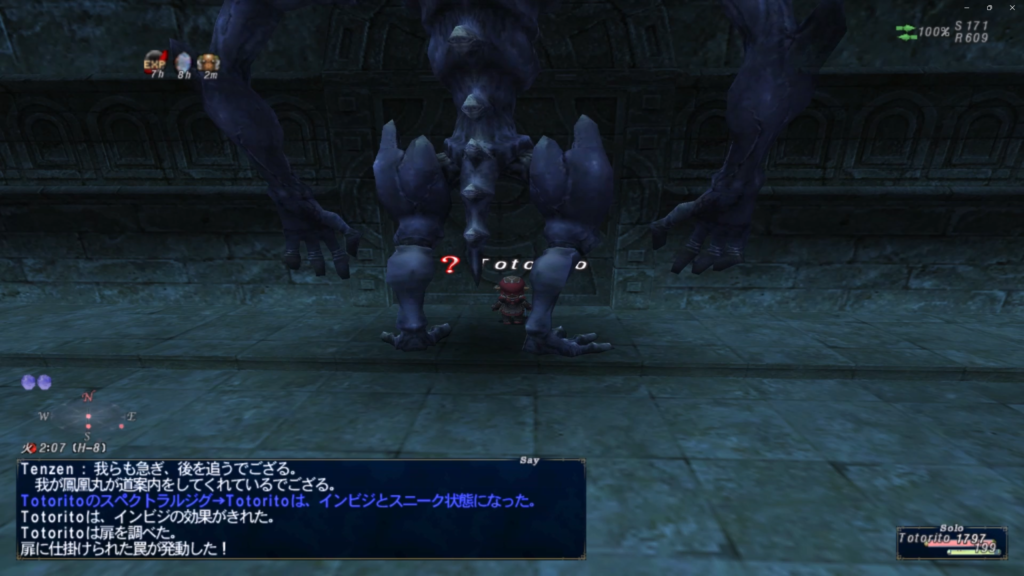Open the compass radar
1024x576 pixels.
[x=88, y=415]
